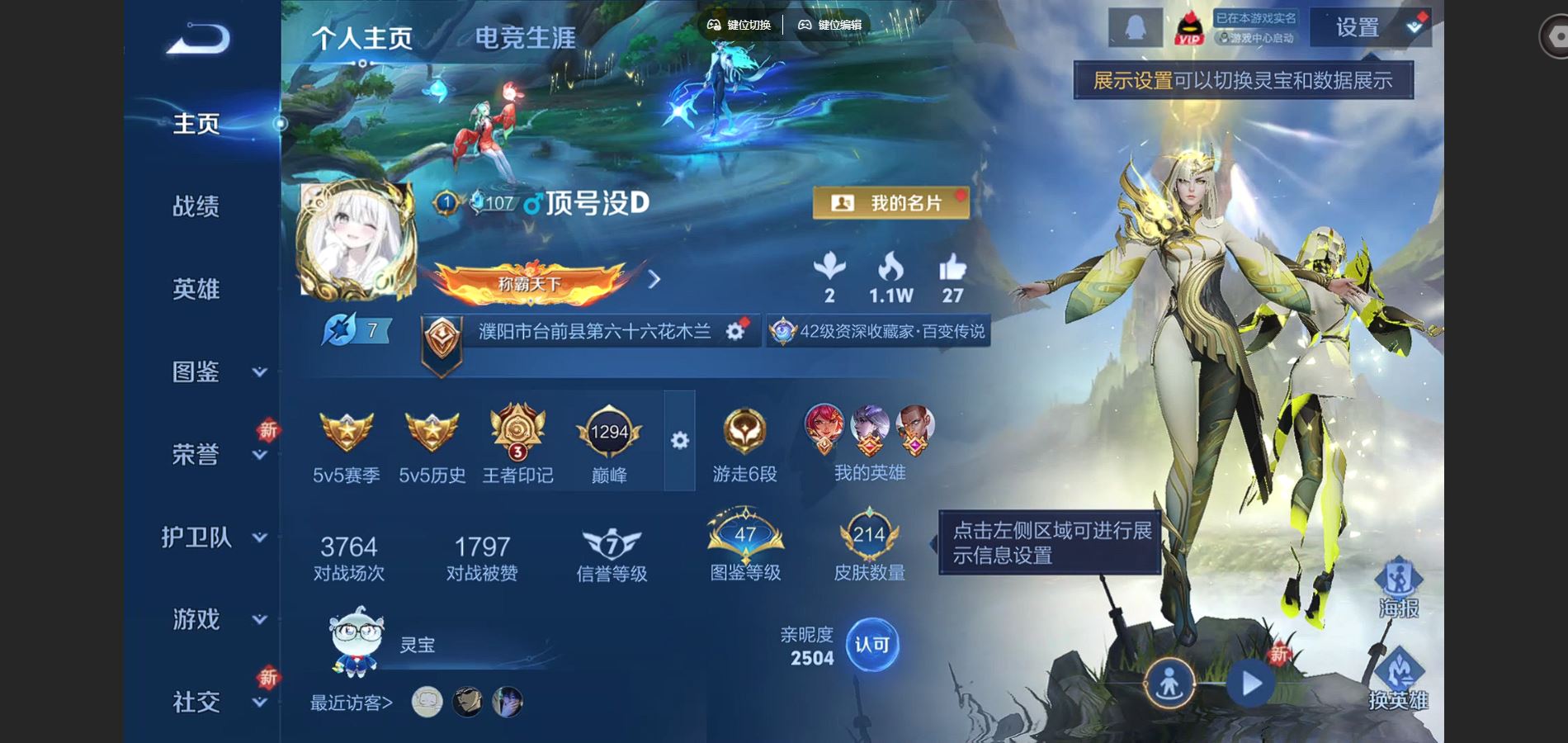Switch to the 电竞生涯 tab
The width and height of the screenshot is (1568, 743).
tap(524, 37)
